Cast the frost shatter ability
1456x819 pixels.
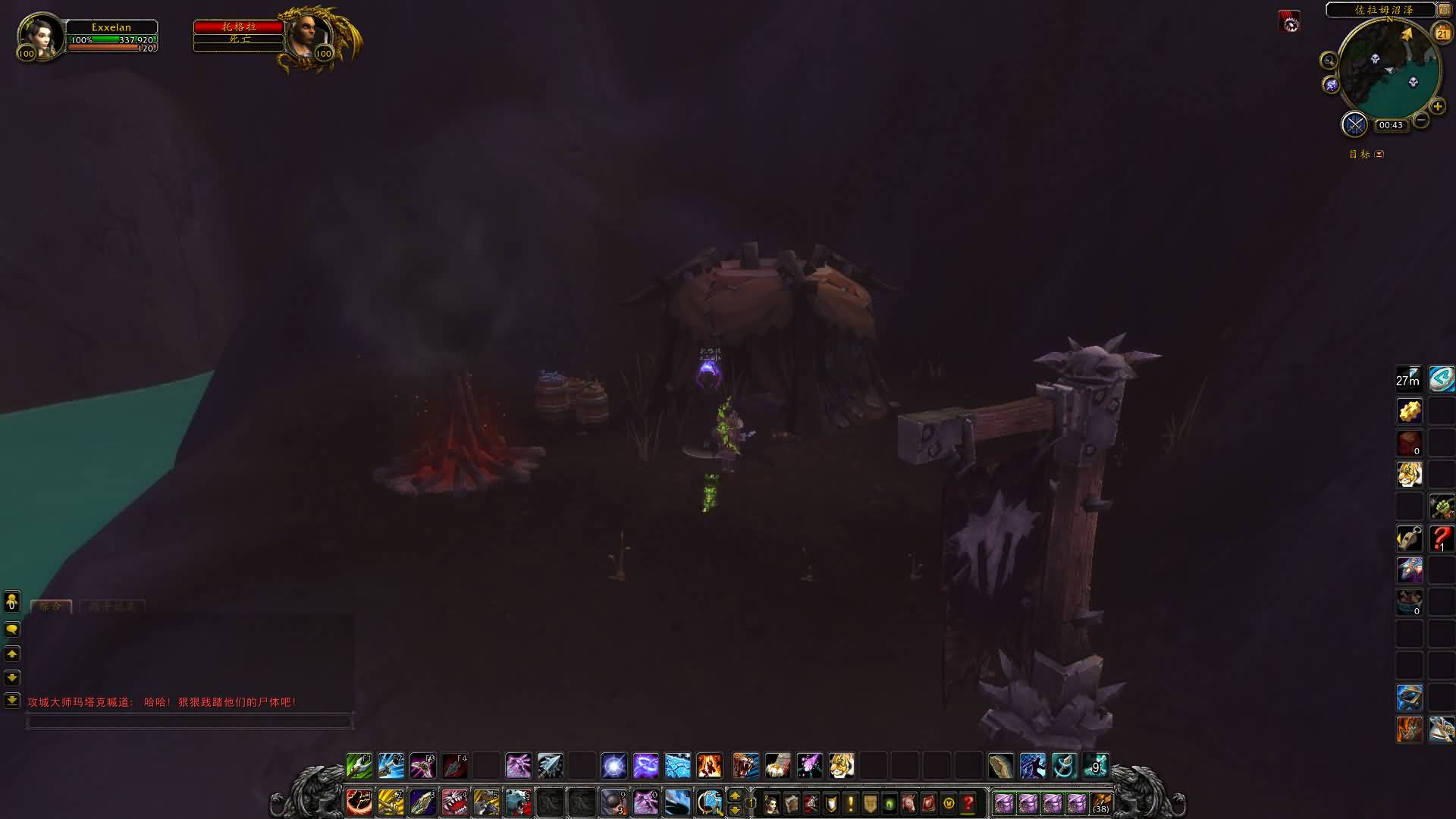point(677,766)
